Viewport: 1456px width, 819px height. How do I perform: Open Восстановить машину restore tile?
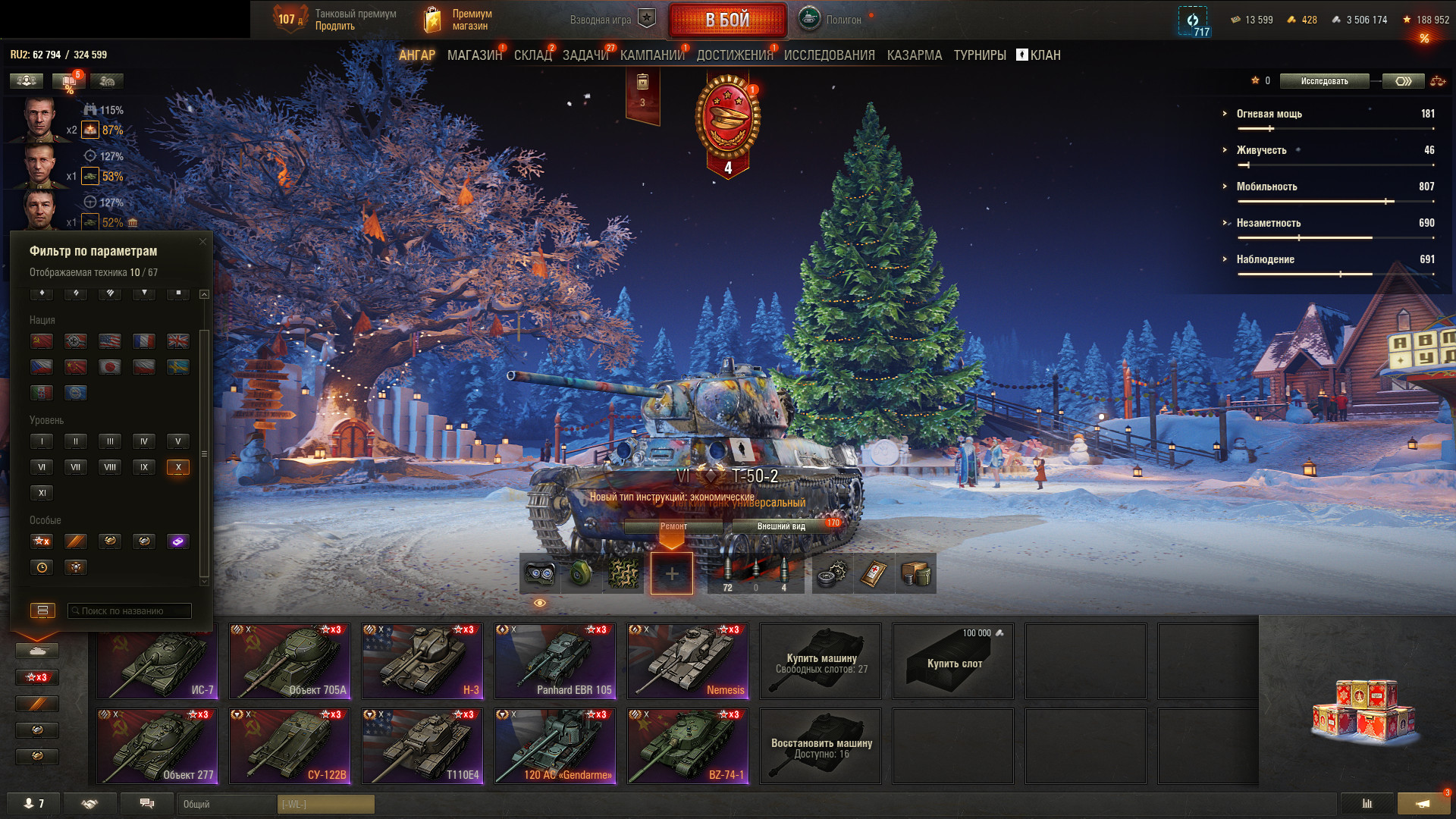point(821,746)
